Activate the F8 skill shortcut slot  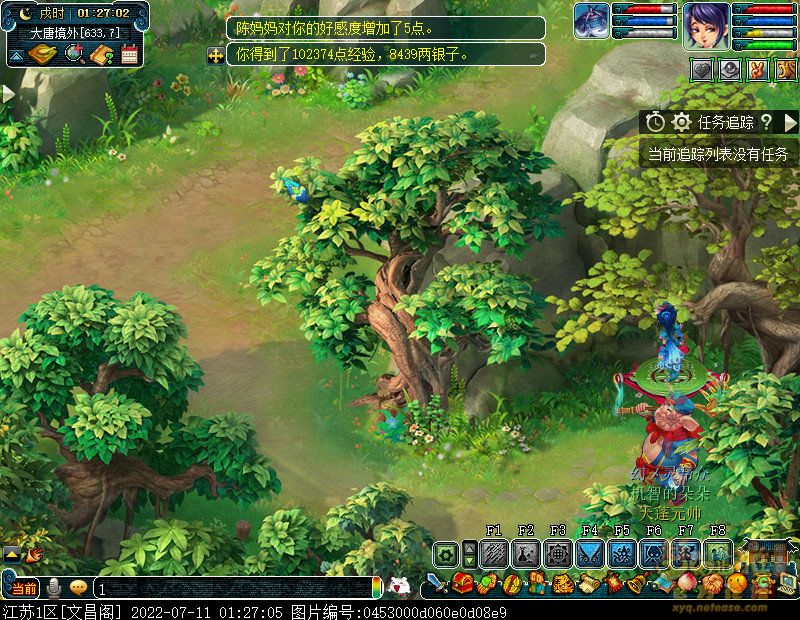pyautogui.click(x=717, y=553)
